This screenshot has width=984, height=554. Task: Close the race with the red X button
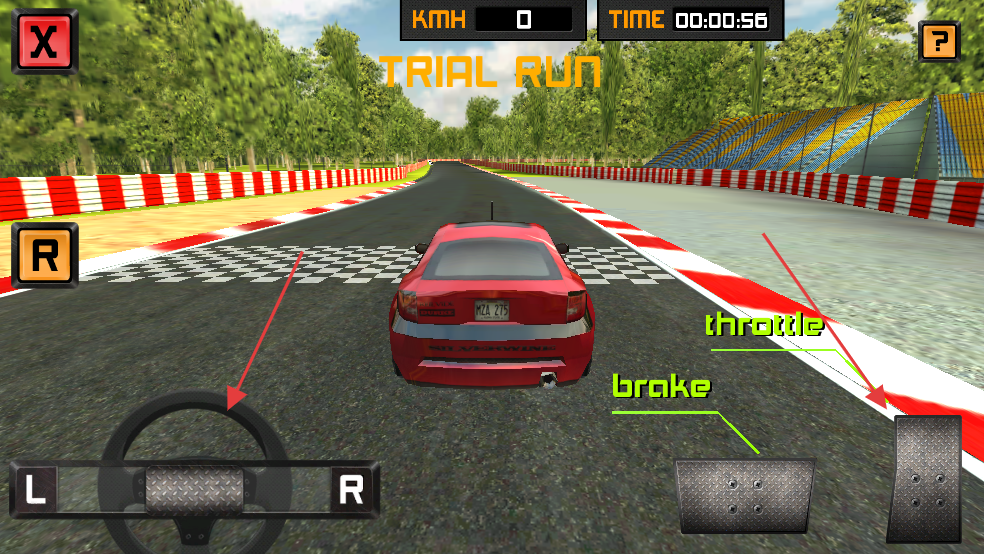coord(44,42)
